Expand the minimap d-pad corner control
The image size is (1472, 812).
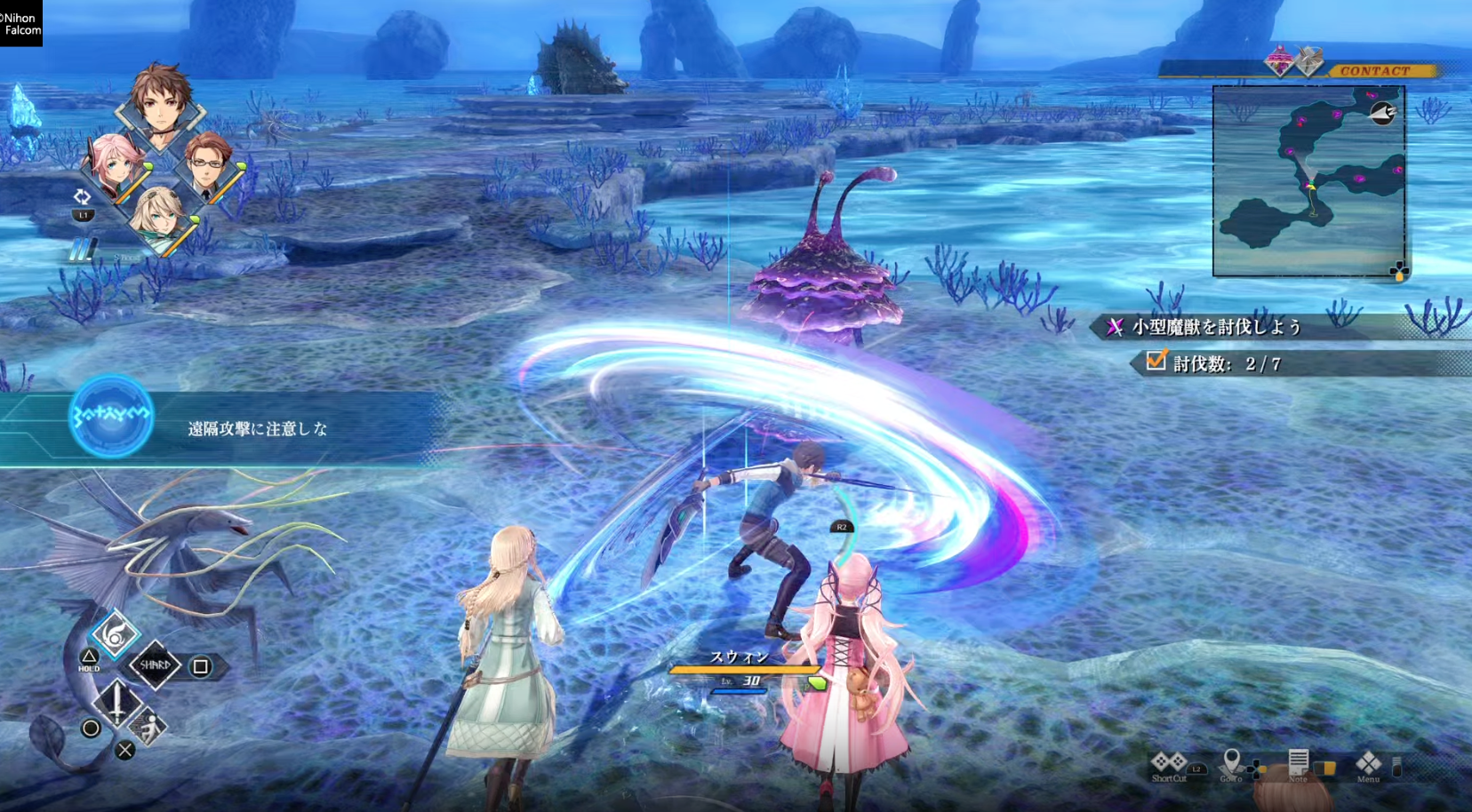tap(1399, 270)
